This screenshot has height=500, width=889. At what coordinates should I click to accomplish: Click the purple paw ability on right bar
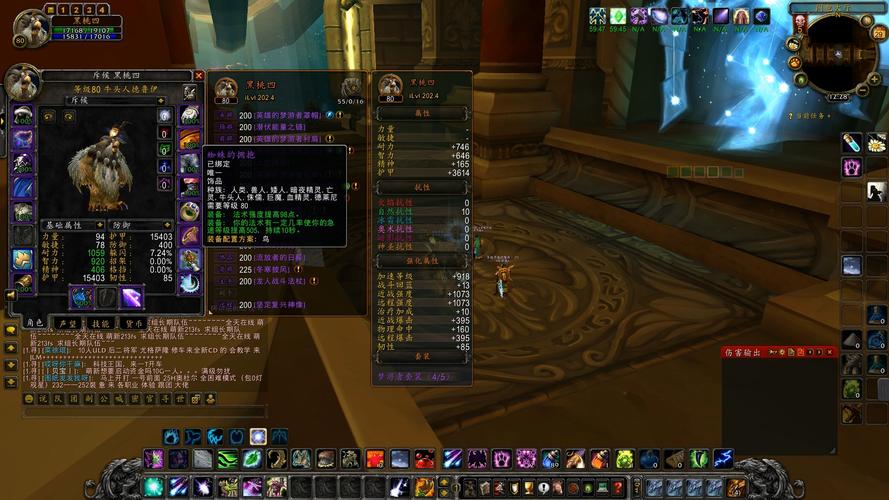[851, 167]
